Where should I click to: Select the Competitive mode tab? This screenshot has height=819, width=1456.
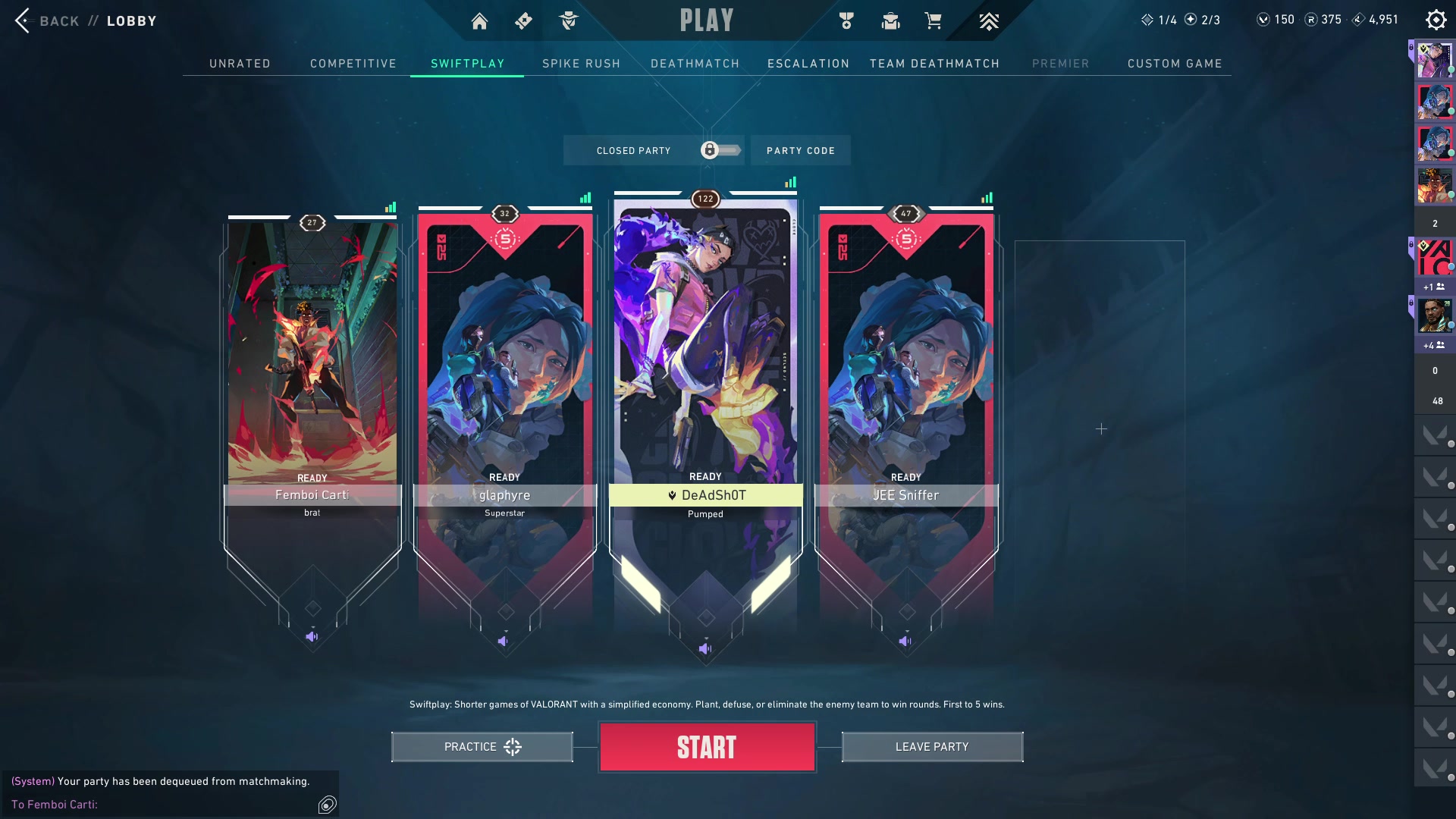tap(353, 64)
